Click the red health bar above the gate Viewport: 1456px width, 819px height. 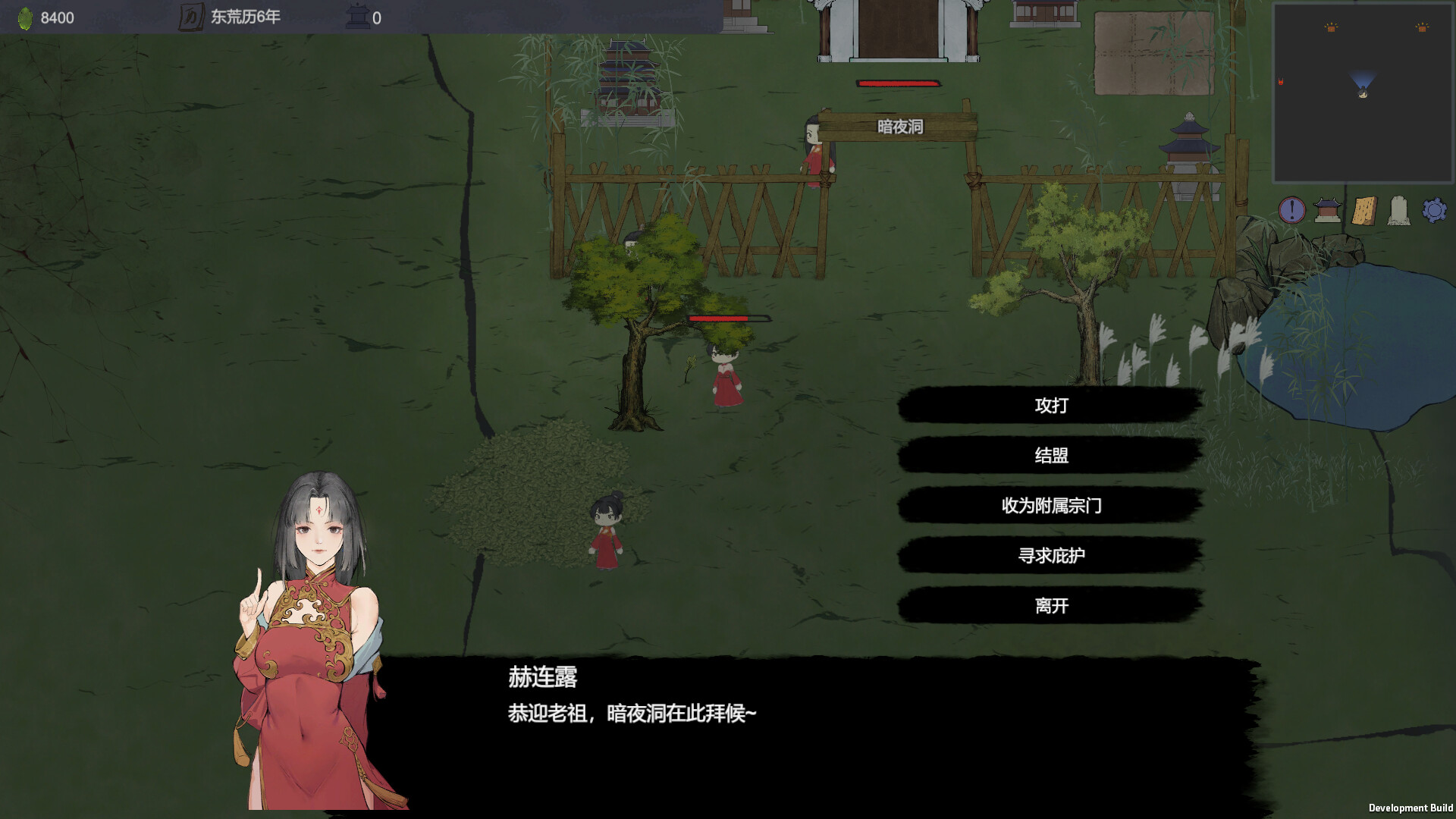(x=897, y=83)
